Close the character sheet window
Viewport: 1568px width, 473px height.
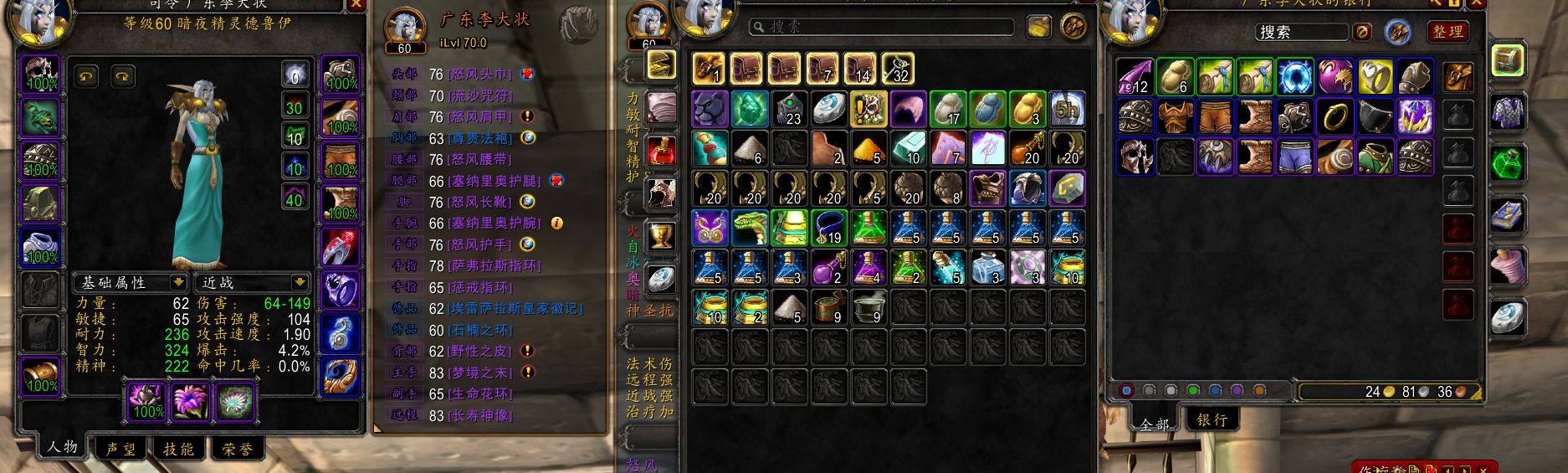click(356, 4)
